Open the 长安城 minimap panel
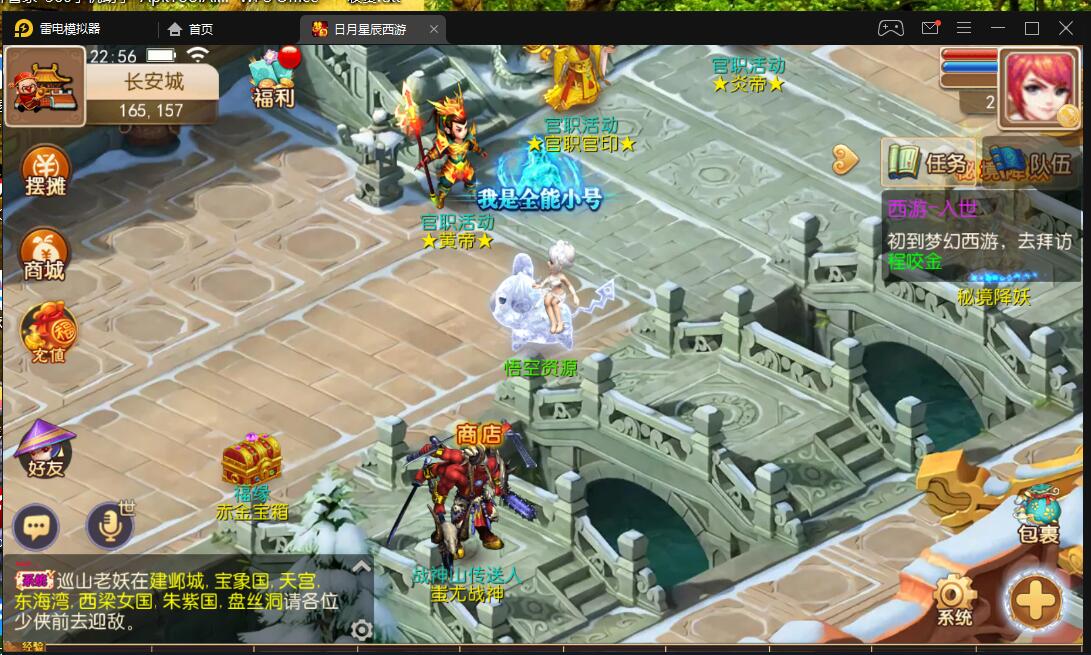1091x655 pixels. click(150, 93)
